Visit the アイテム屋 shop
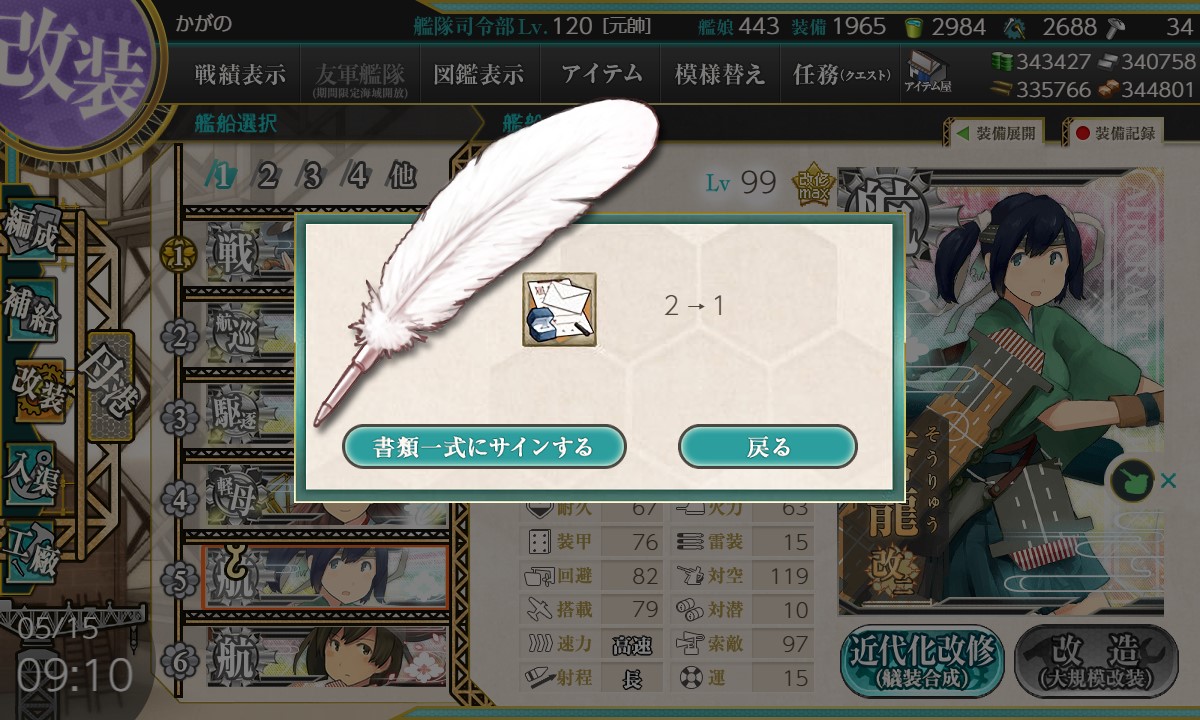Viewport: 1200px width, 720px height. (x=927, y=72)
